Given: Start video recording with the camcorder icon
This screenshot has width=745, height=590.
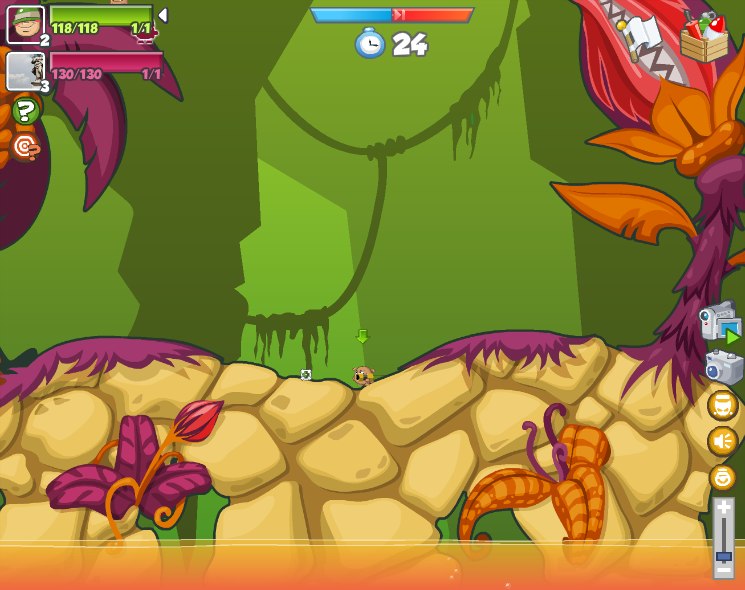Looking at the screenshot, I should (x=719, y=322).
